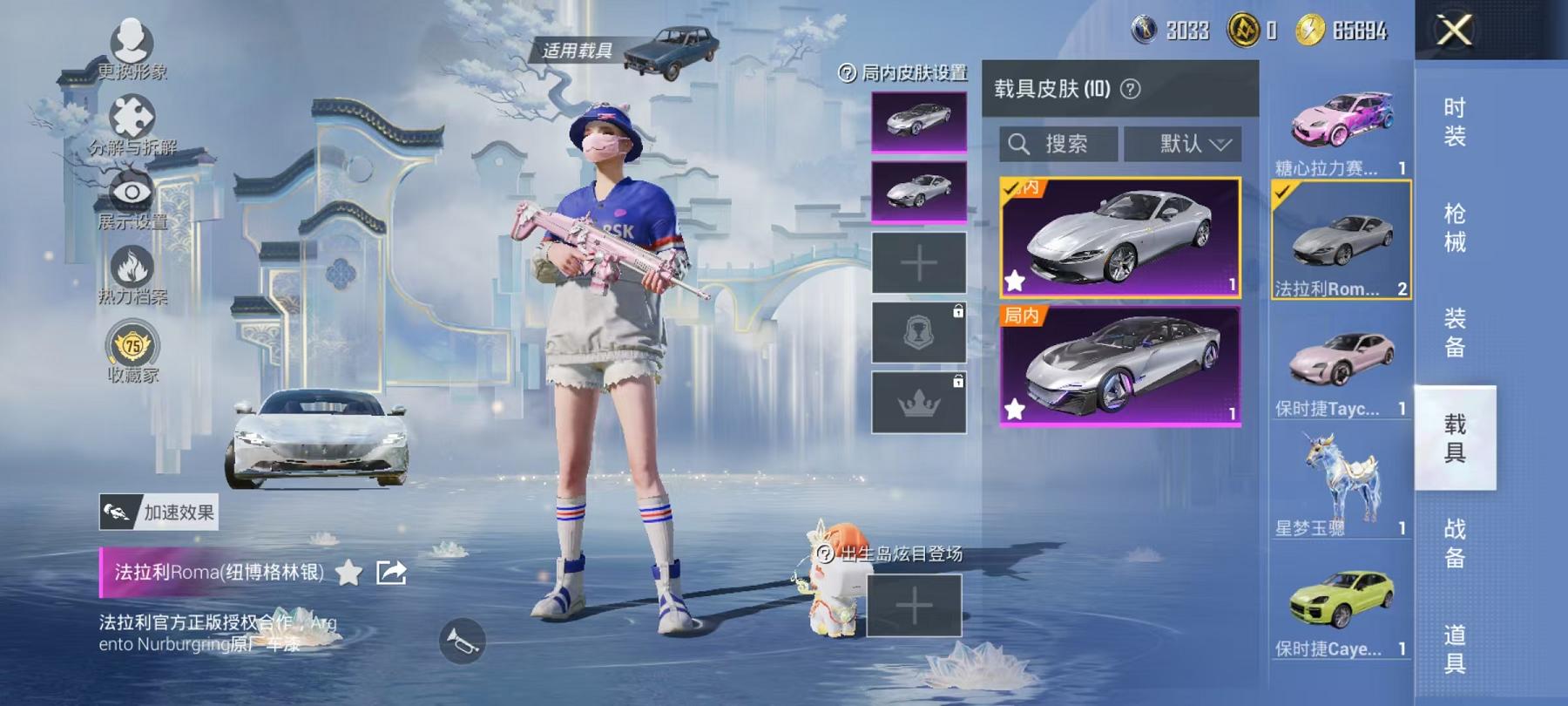Select the 星梦玉骢 horse mount
This screenshot has width=1568, height=706.
click(1341, 485)
